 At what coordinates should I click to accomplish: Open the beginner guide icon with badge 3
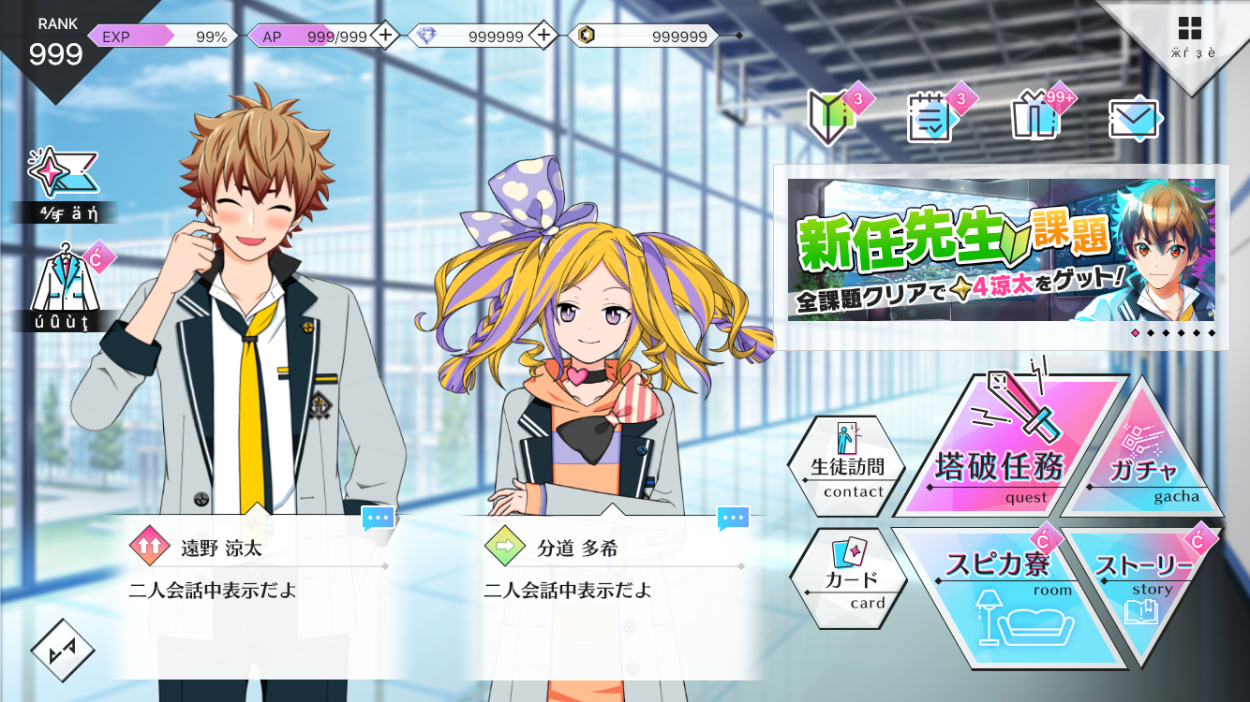(832, 117)
